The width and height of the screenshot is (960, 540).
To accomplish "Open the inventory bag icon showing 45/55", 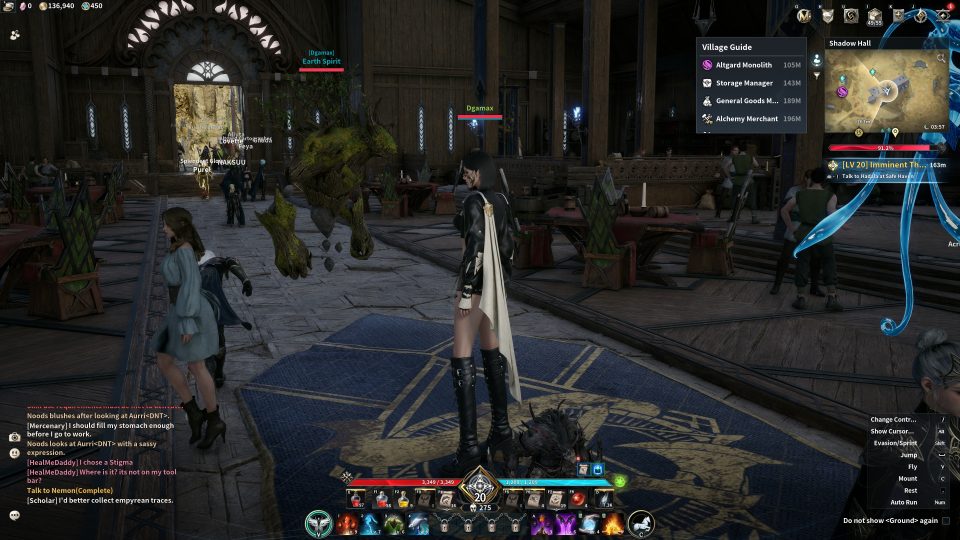I will (875, 16).
